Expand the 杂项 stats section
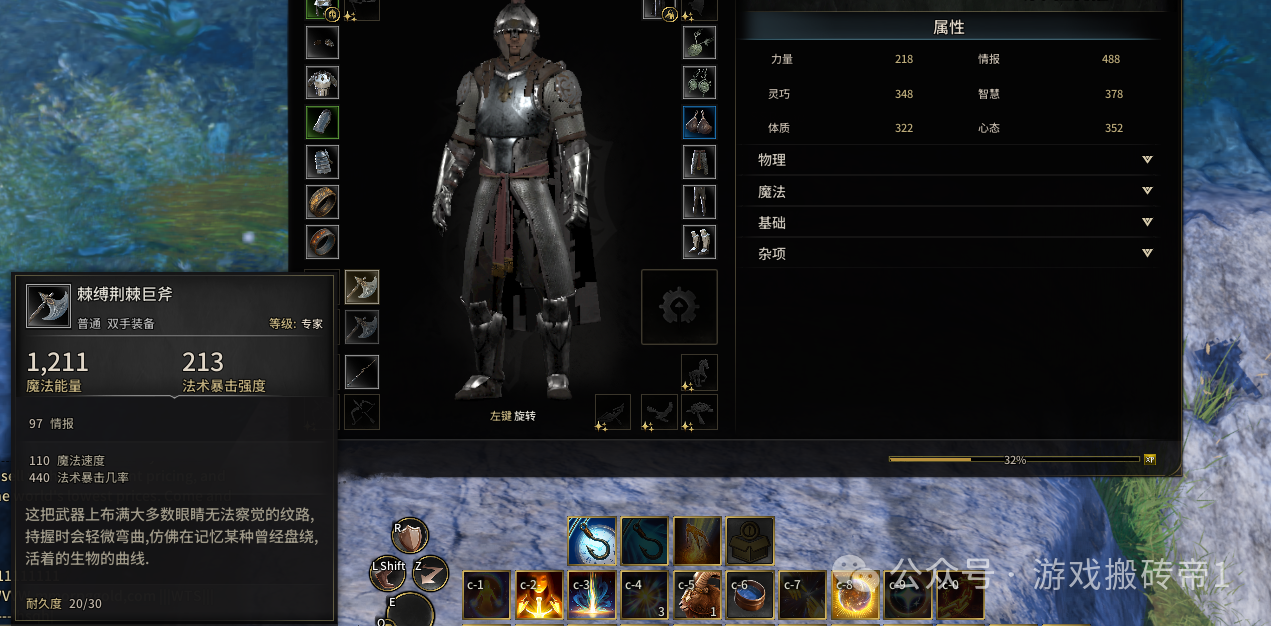1271x626 pixels. pyautogui.click(x=1147, y=253)
